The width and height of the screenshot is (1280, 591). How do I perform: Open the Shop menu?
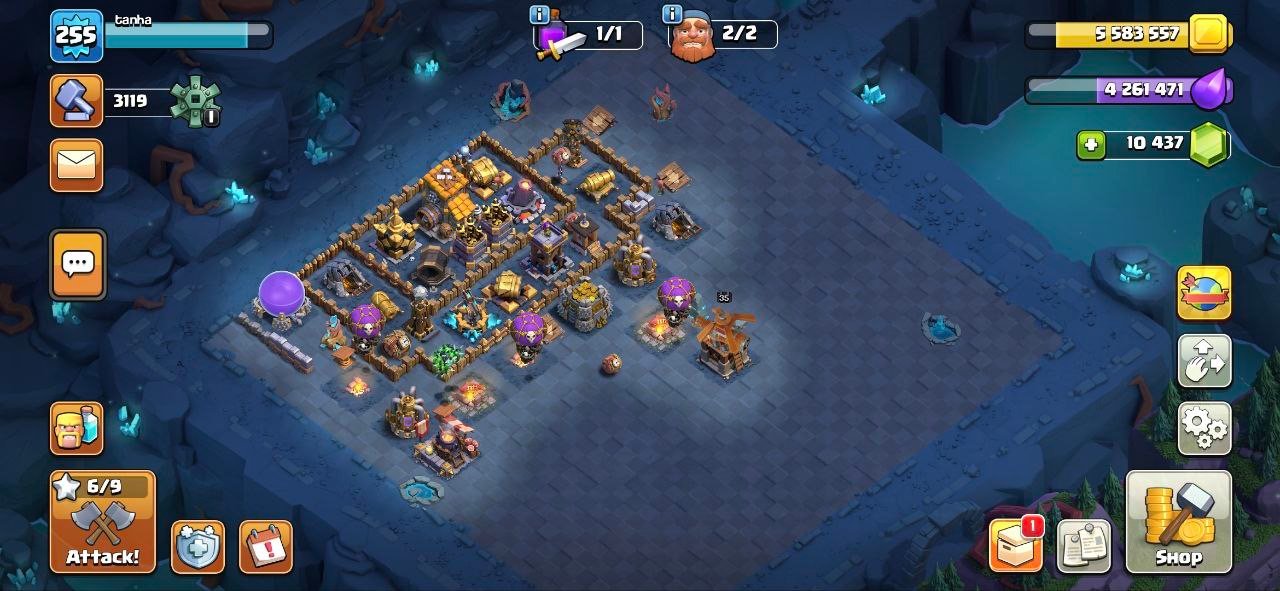1178,521
